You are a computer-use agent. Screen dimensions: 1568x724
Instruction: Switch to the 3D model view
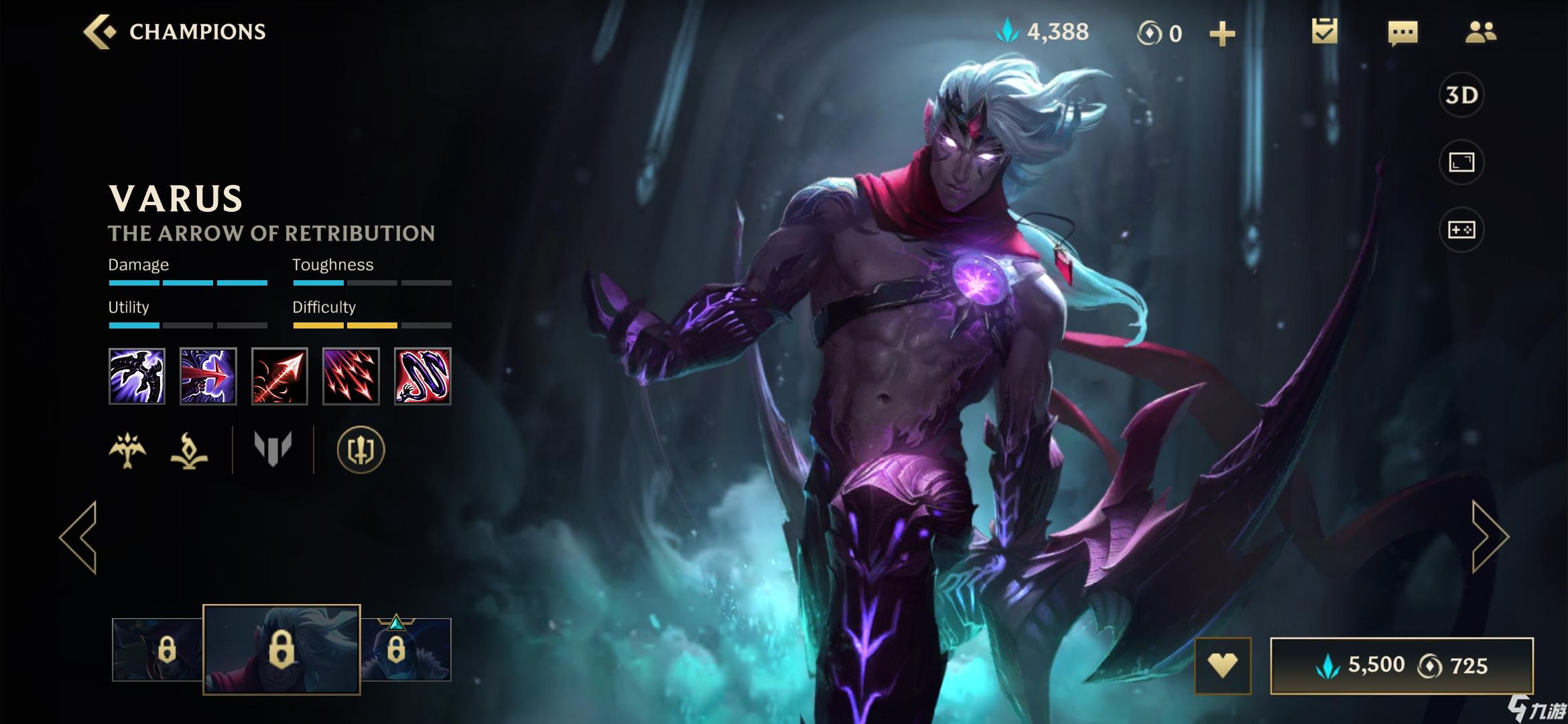tap(1461, 95)
